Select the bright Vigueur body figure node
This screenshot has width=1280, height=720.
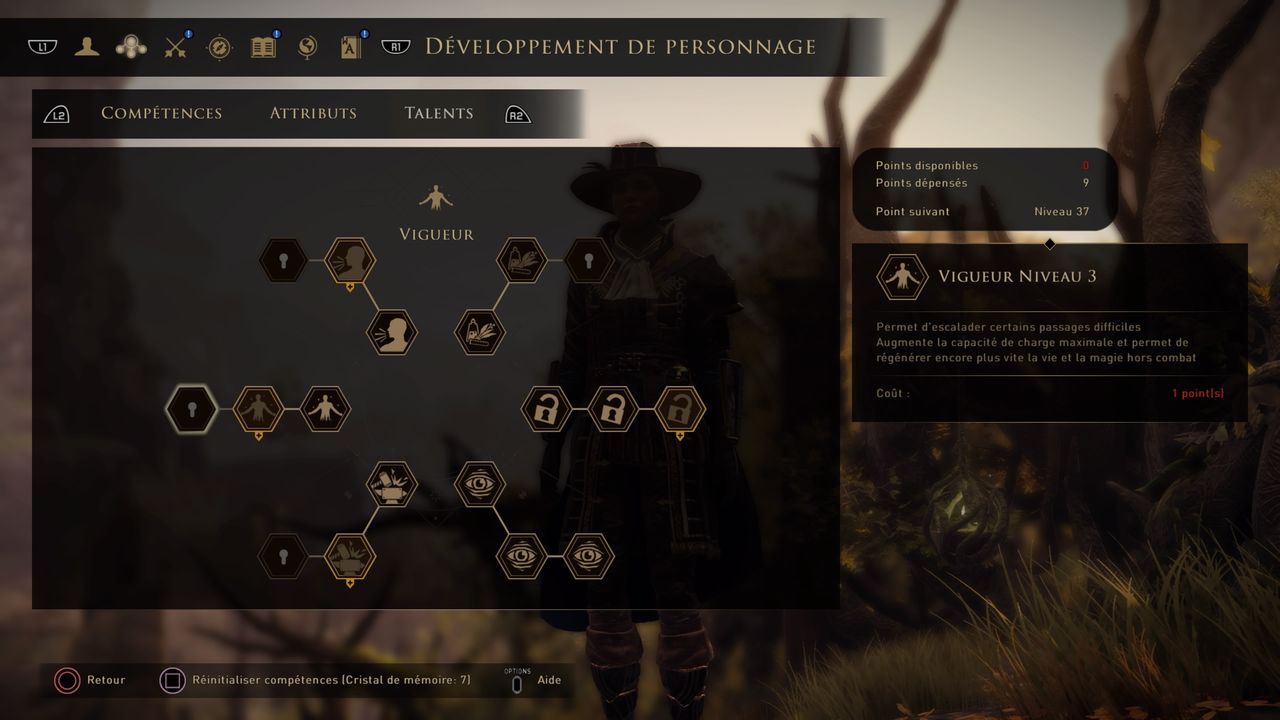coord(326,409)
